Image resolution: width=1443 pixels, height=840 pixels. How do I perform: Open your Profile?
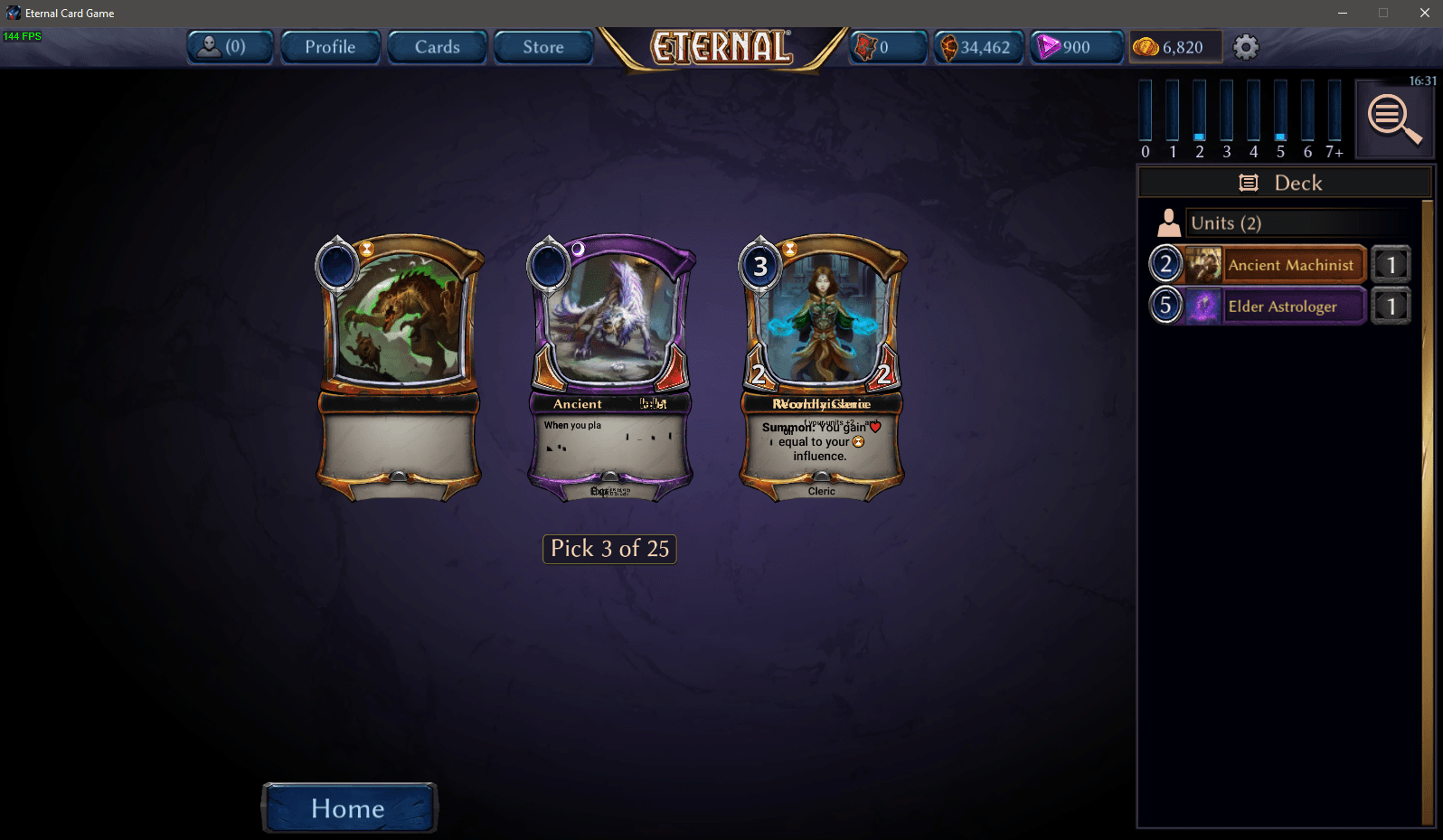point(330,46)
